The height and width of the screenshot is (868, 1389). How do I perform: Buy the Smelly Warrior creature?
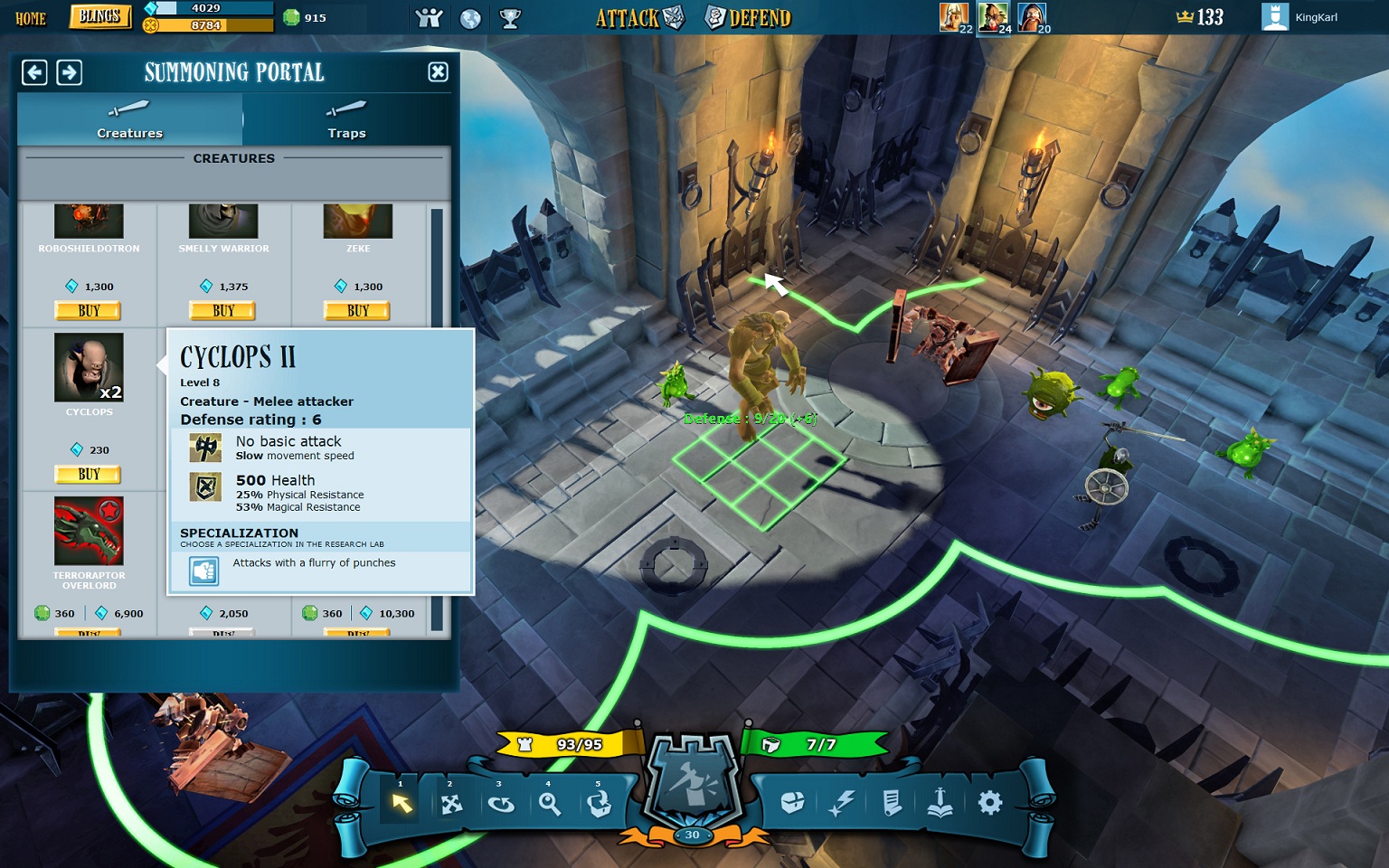coord(222,311)
